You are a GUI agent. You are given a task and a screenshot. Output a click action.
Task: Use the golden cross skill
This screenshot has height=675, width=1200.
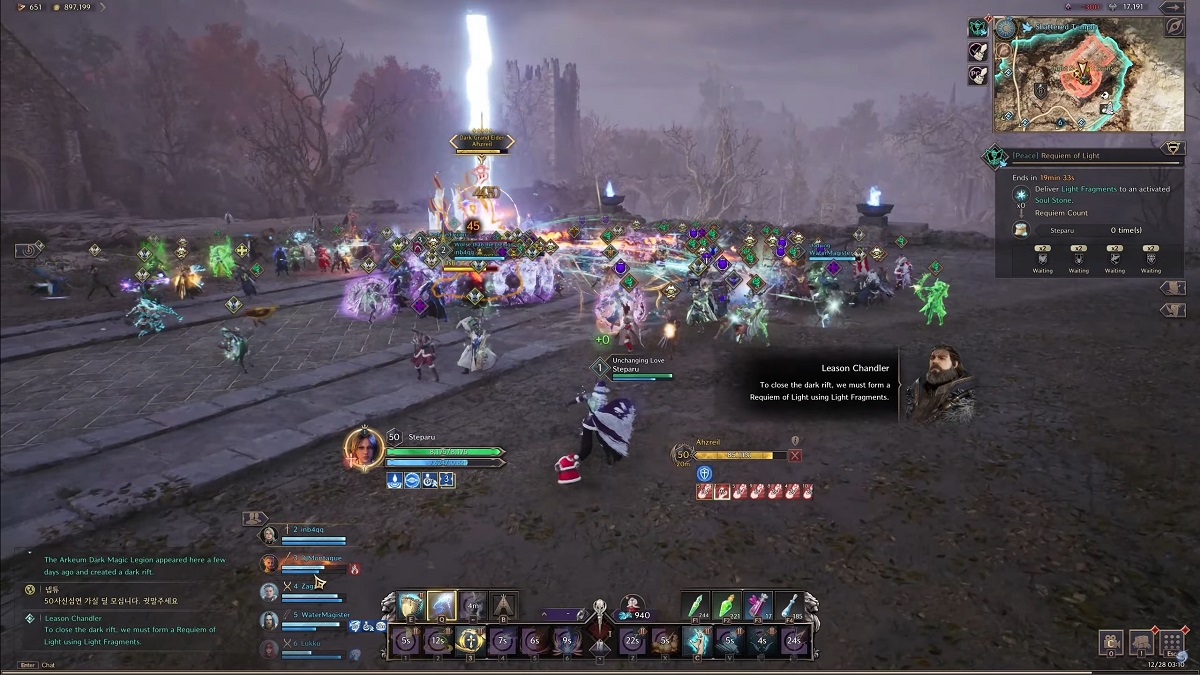(x=470, y=641)
